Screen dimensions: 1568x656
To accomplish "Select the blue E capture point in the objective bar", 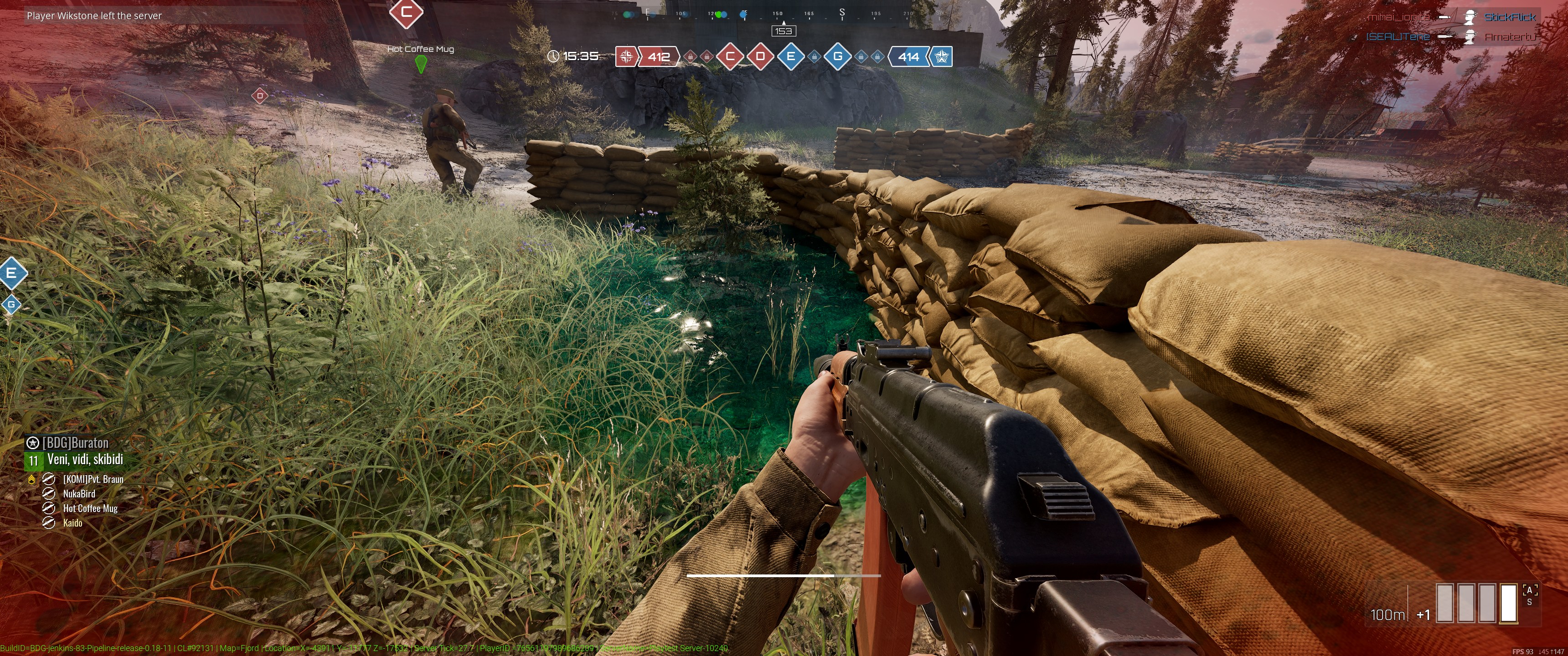I will pos(791,56).
